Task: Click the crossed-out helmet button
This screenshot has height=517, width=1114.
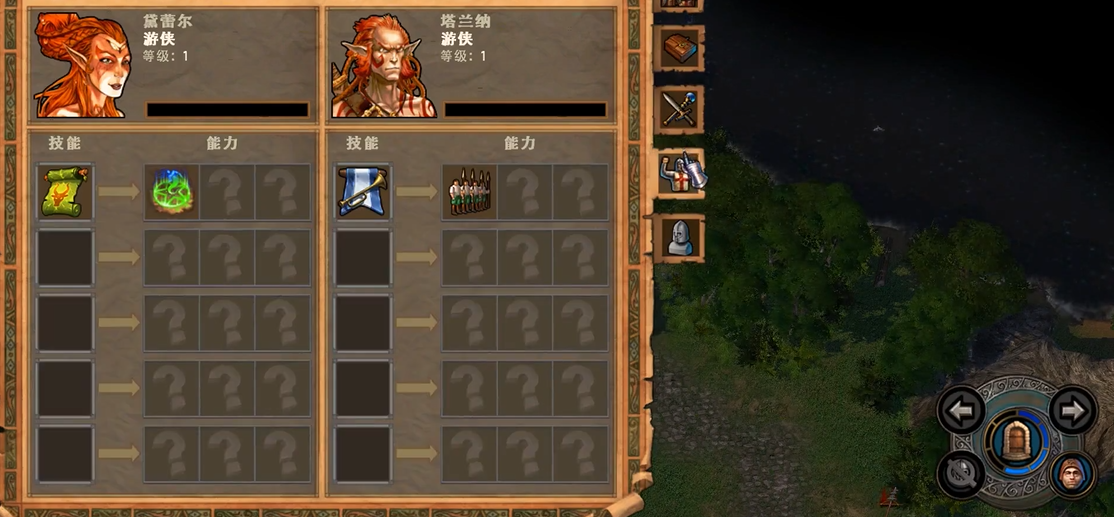Action: (x=962, y=472)
